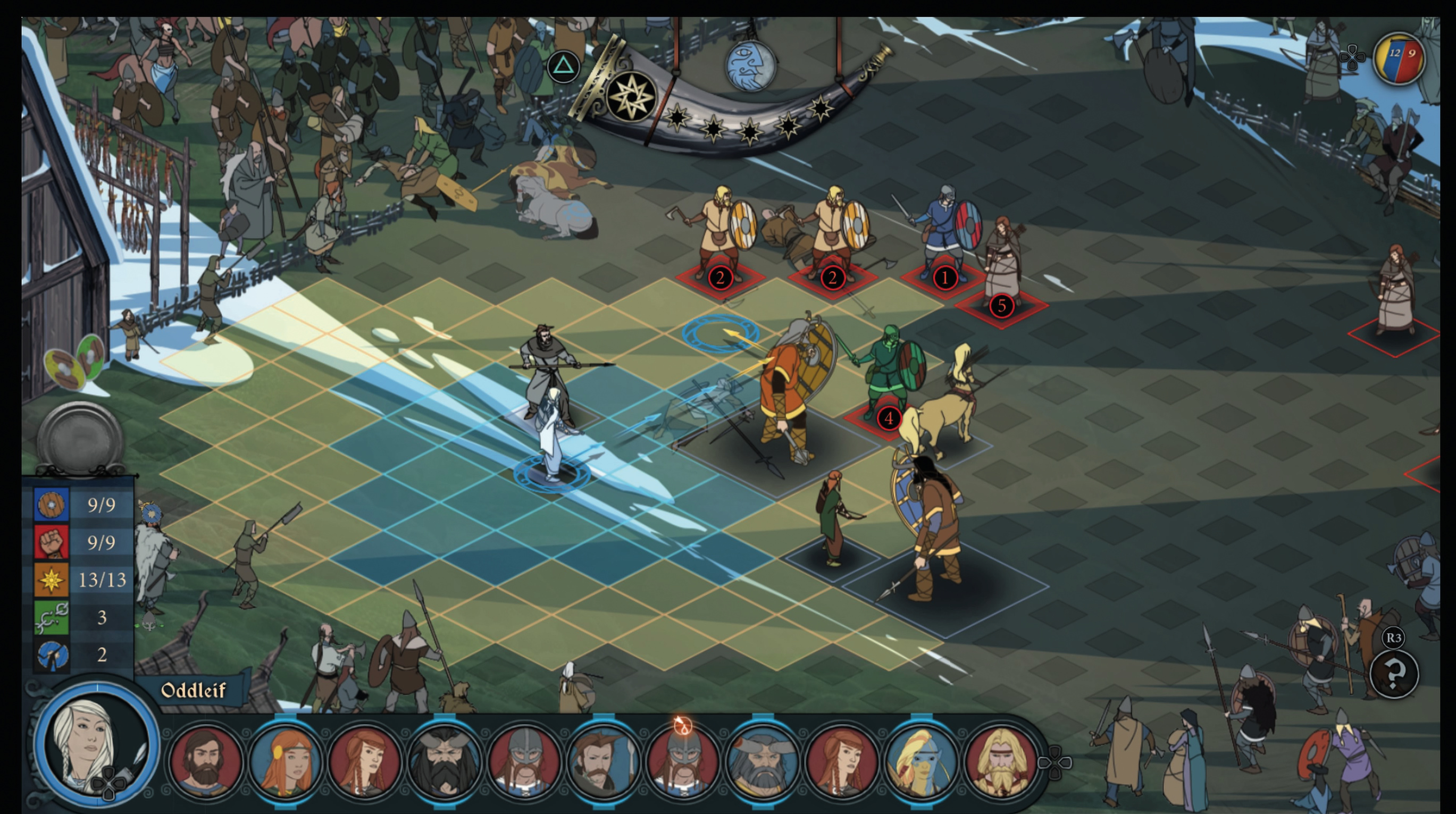Choose the headband red-haired woman's portrait
This screenshot has width=1456, height=814.
(x=286, y=759)
